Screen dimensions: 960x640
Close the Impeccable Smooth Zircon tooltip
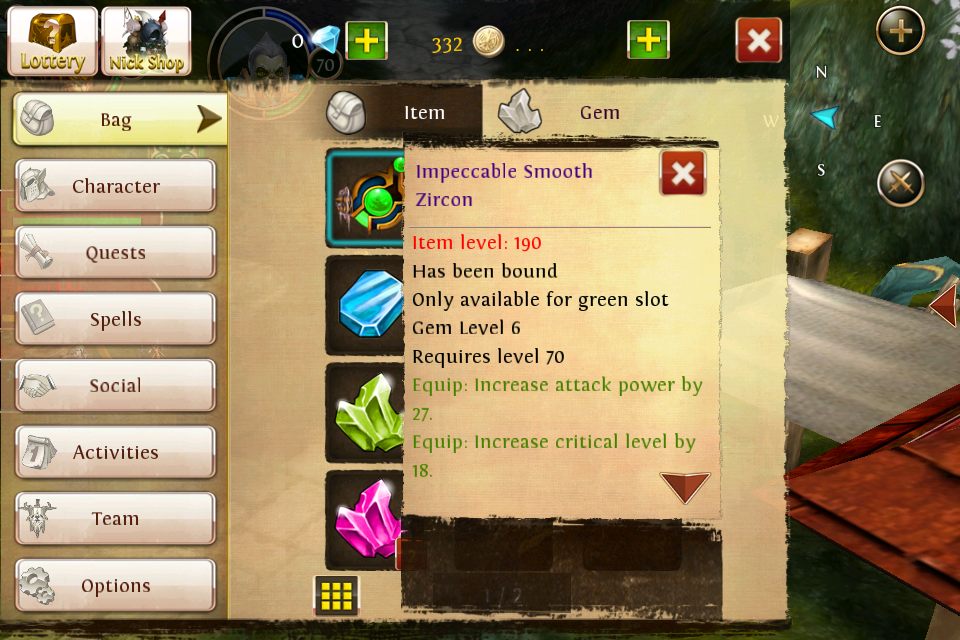683,174
